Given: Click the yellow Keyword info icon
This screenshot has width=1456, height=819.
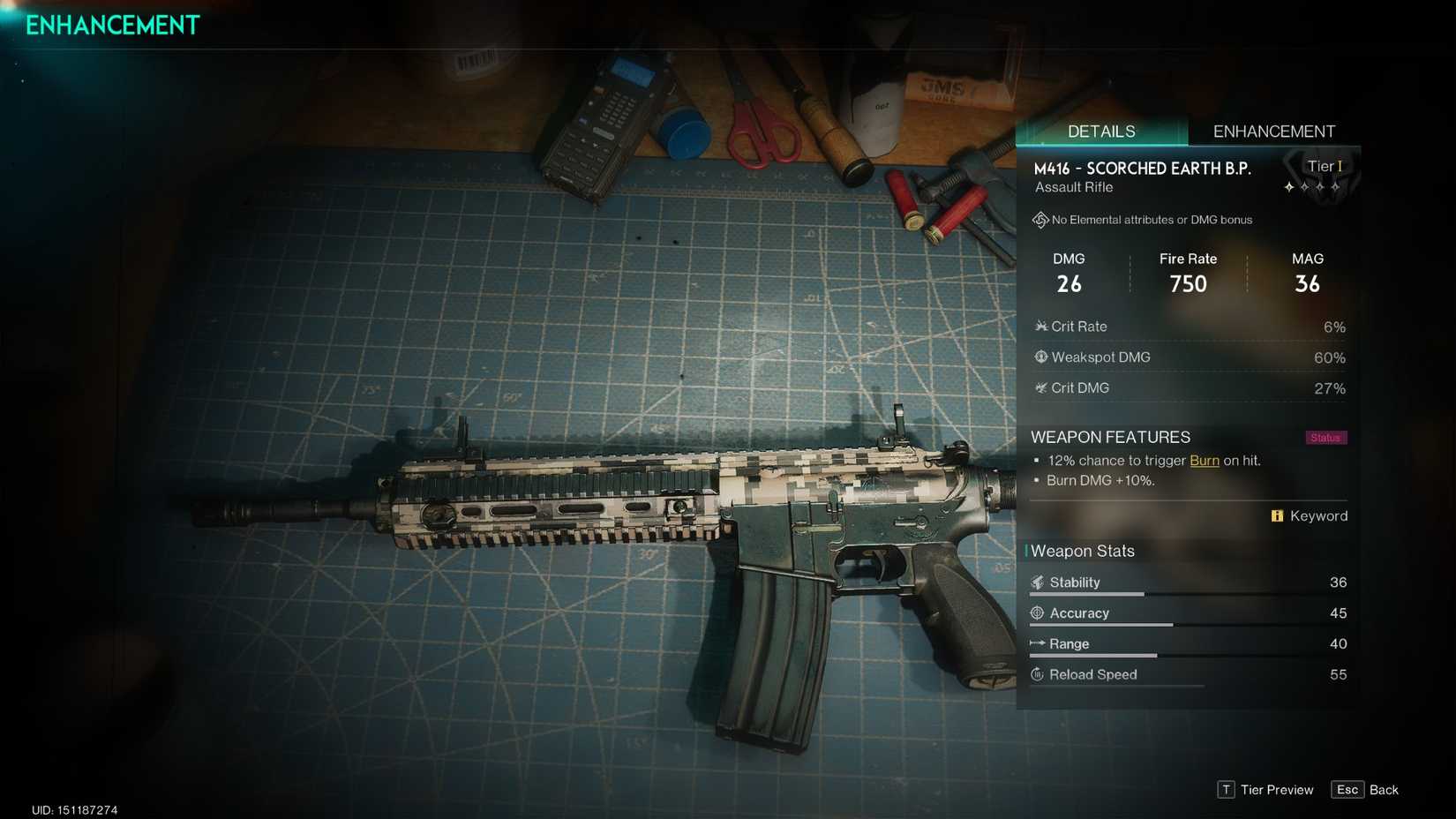Looking at the screenshot, I should (1278, 515).
